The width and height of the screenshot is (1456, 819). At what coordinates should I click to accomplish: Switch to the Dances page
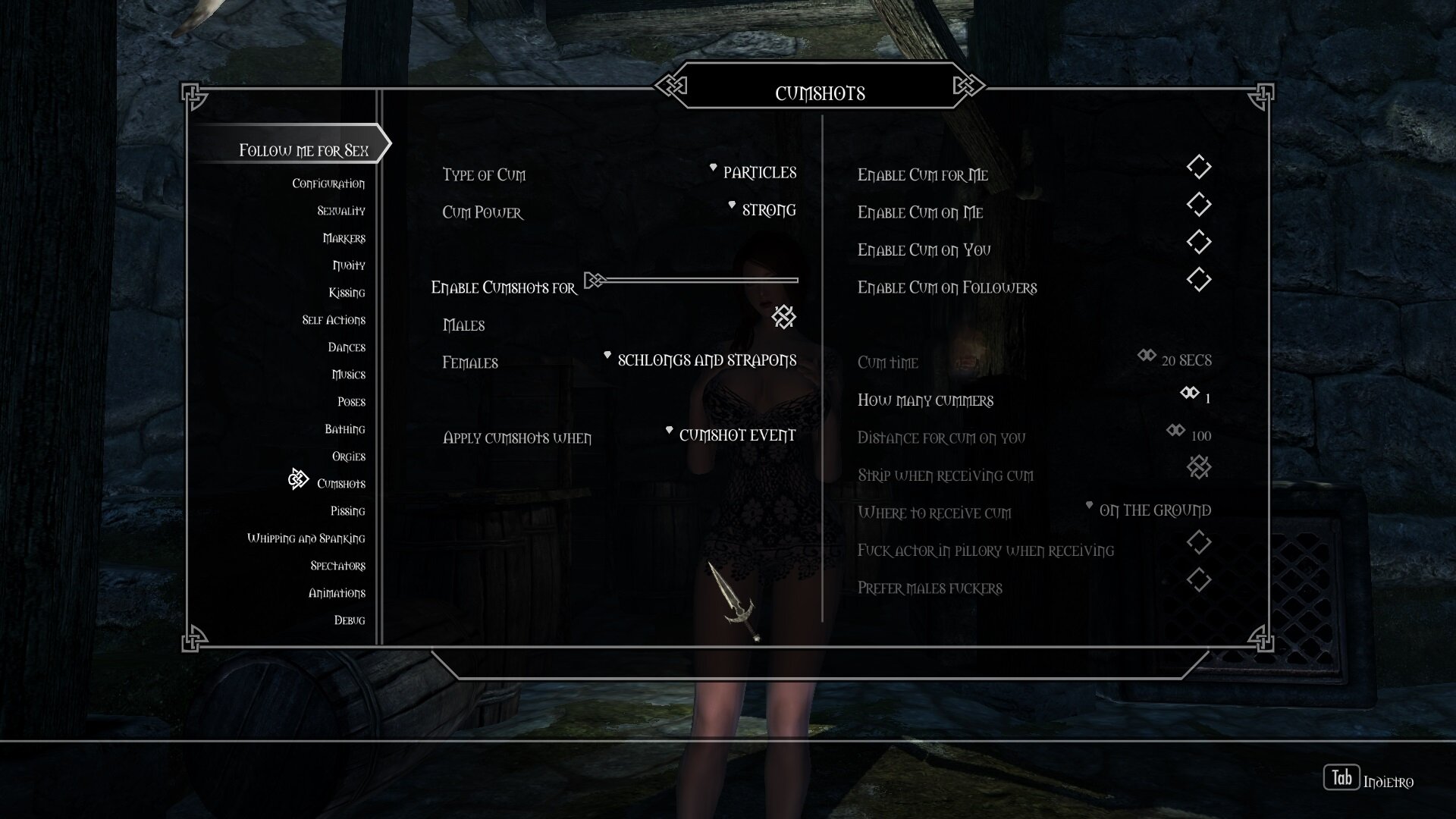[x=347, y=347]
